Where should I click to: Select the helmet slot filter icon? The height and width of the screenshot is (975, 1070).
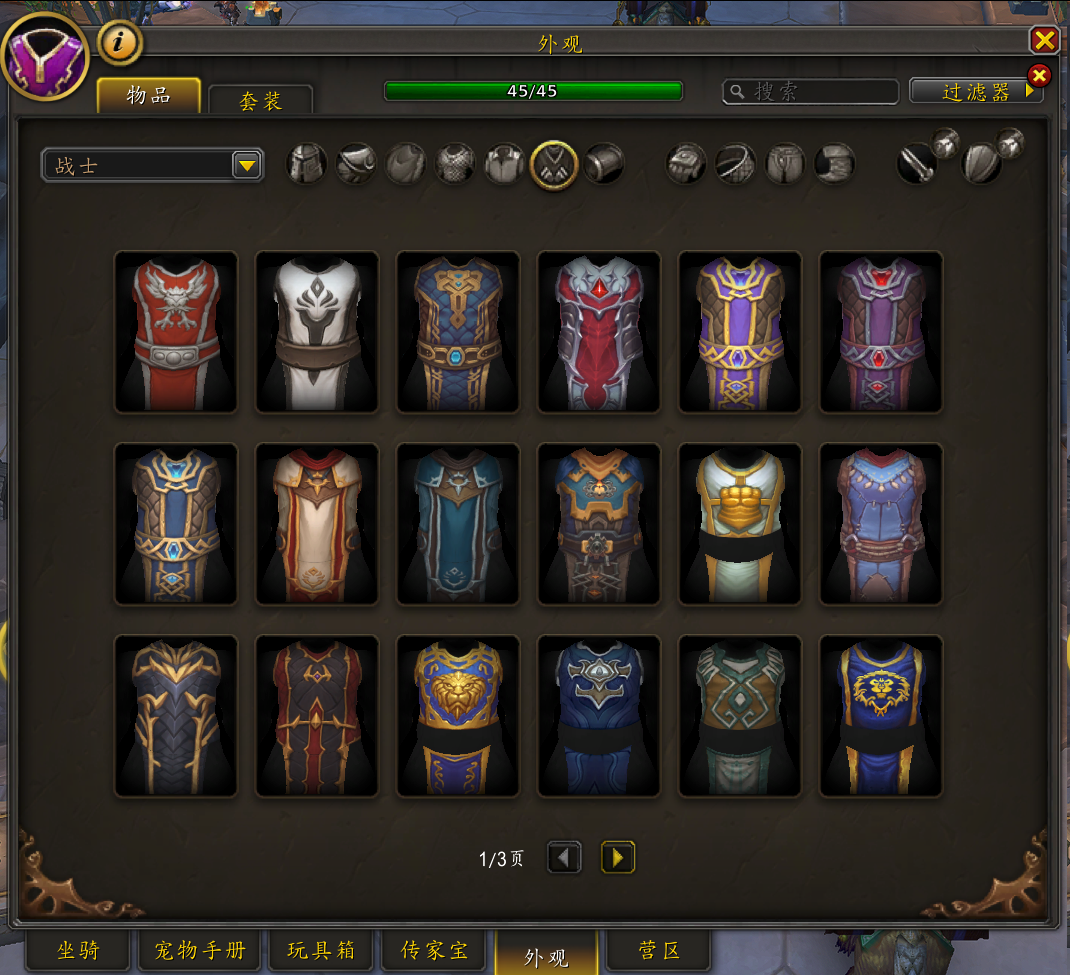[307, 164]
